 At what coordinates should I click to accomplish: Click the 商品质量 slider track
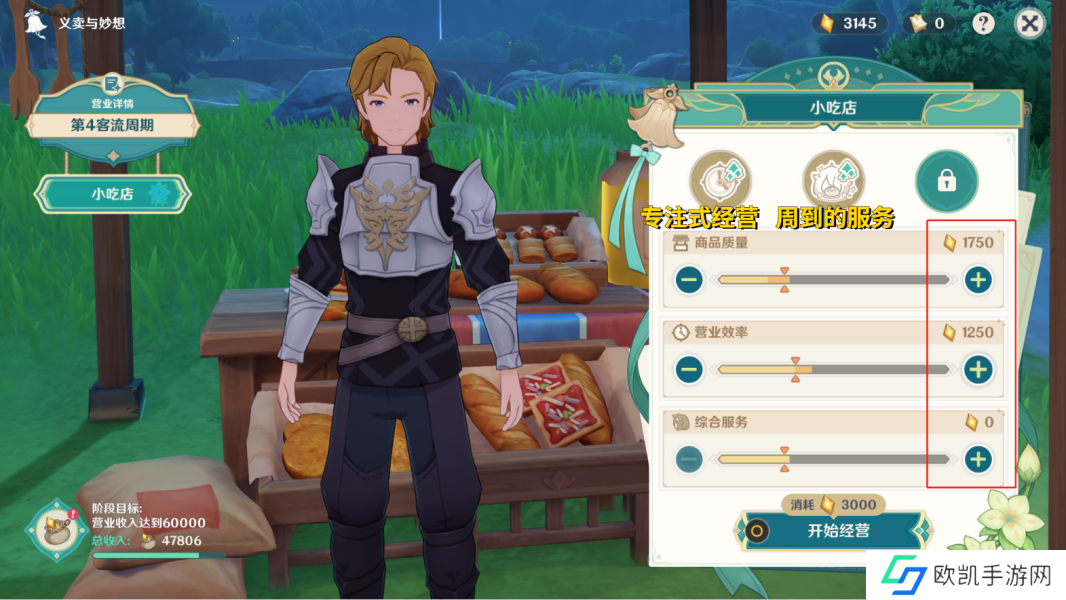833,281
